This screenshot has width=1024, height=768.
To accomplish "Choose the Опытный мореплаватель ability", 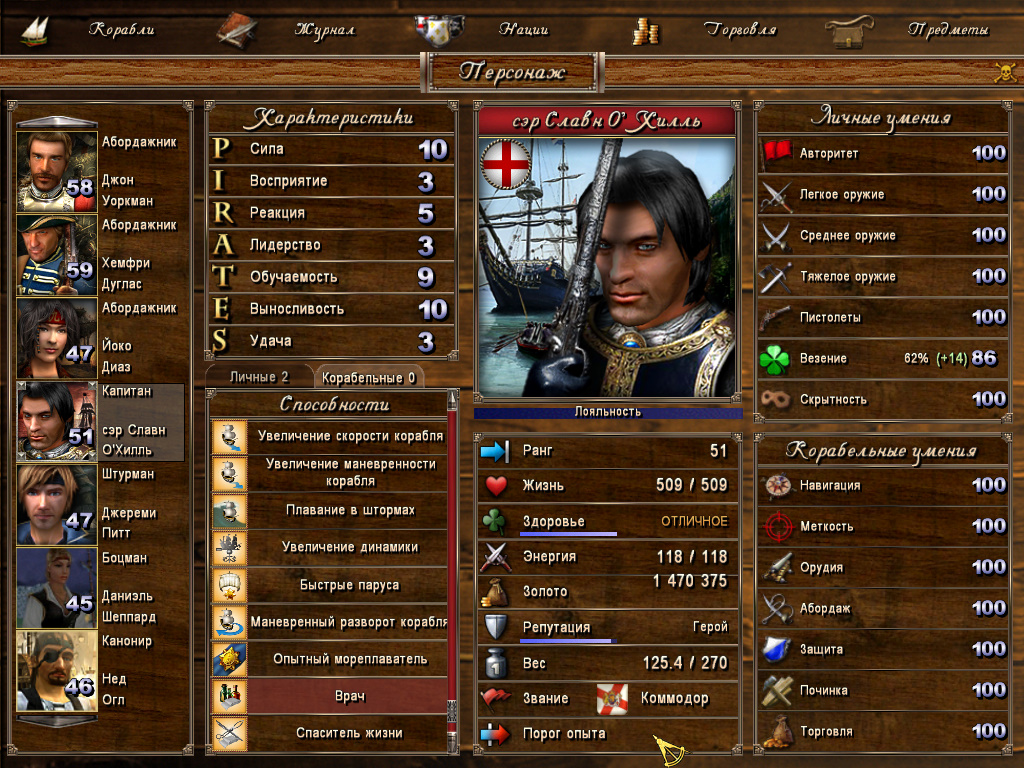I will click(x=348, y=658).
